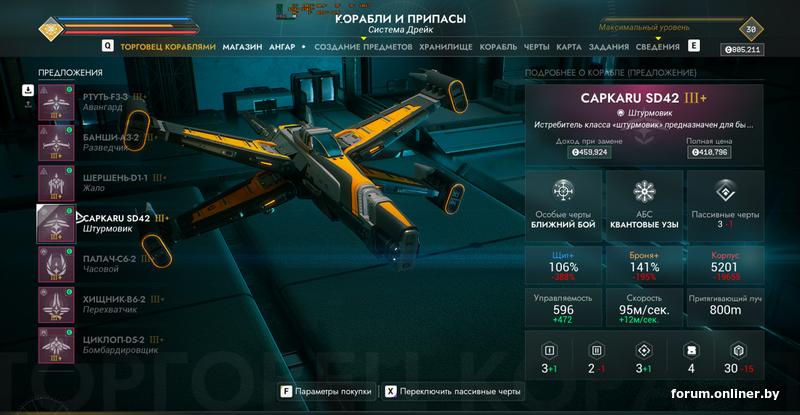Pick the Шершень-D1-1 Жало ship offer
This screenshot has width=800, height=415.
point(95,183)
